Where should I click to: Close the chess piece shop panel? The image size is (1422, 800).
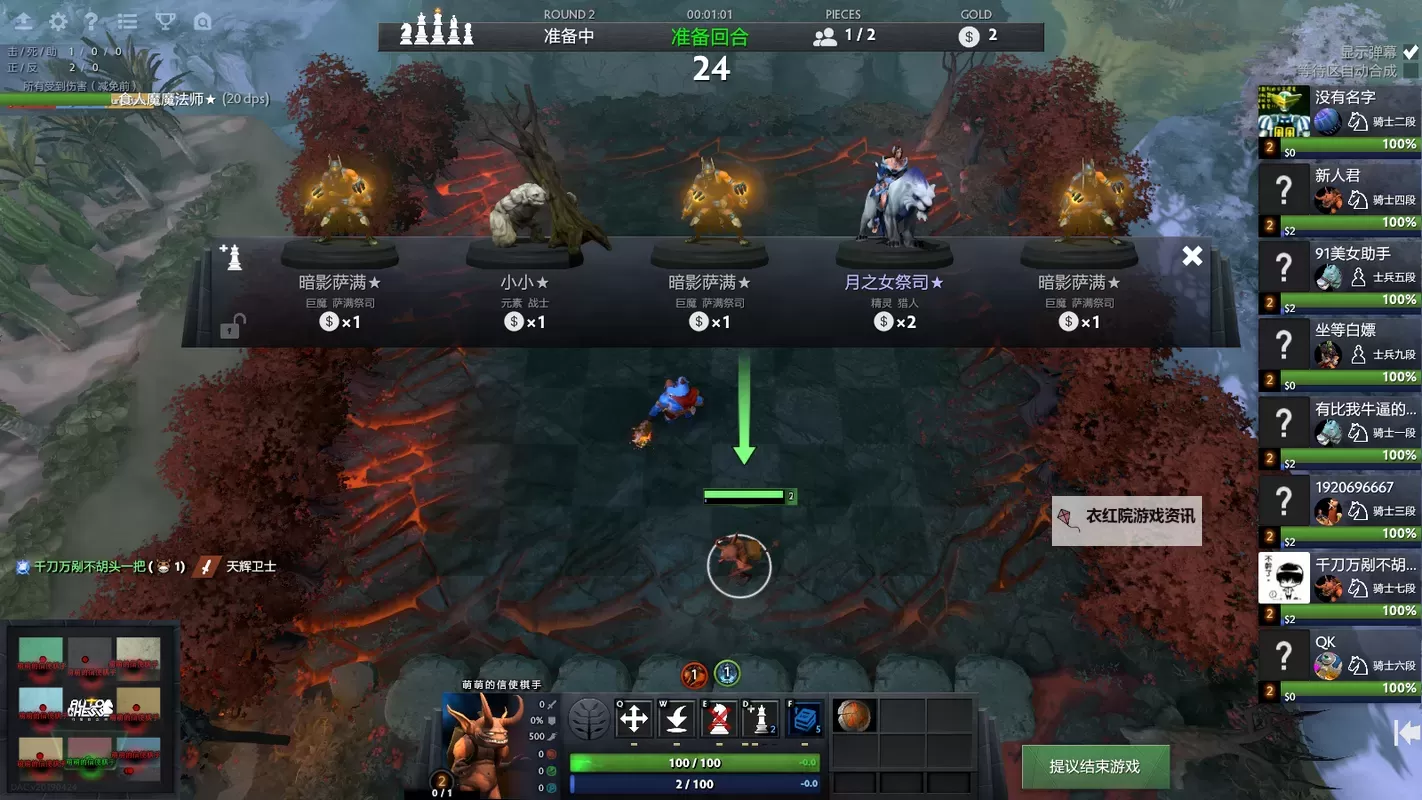click(x=1192, y=256)
